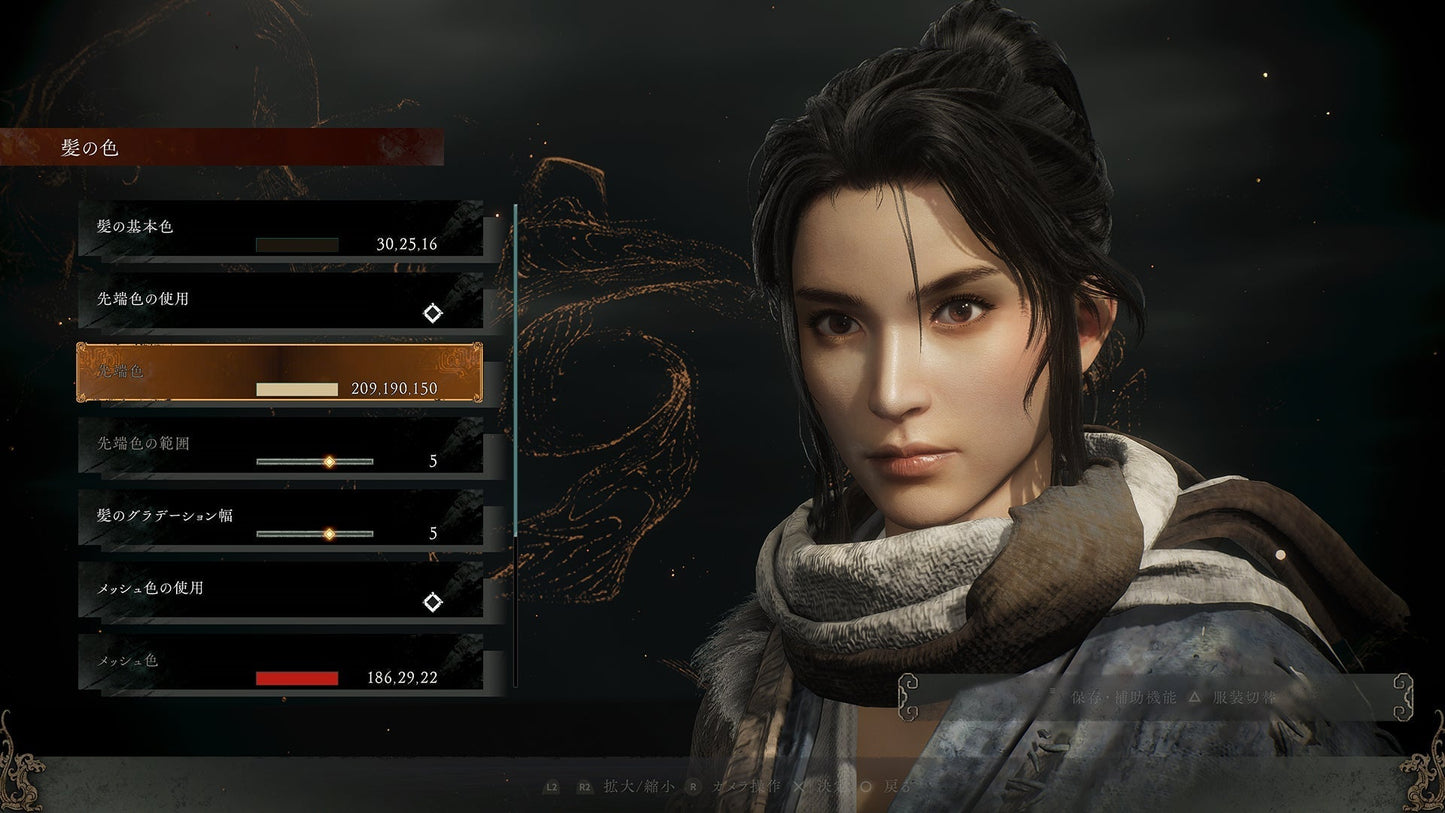The image size is (1445, 813).
Task: Click the red メッシュ色 color swatch
Action: click(x=297, y=678)
